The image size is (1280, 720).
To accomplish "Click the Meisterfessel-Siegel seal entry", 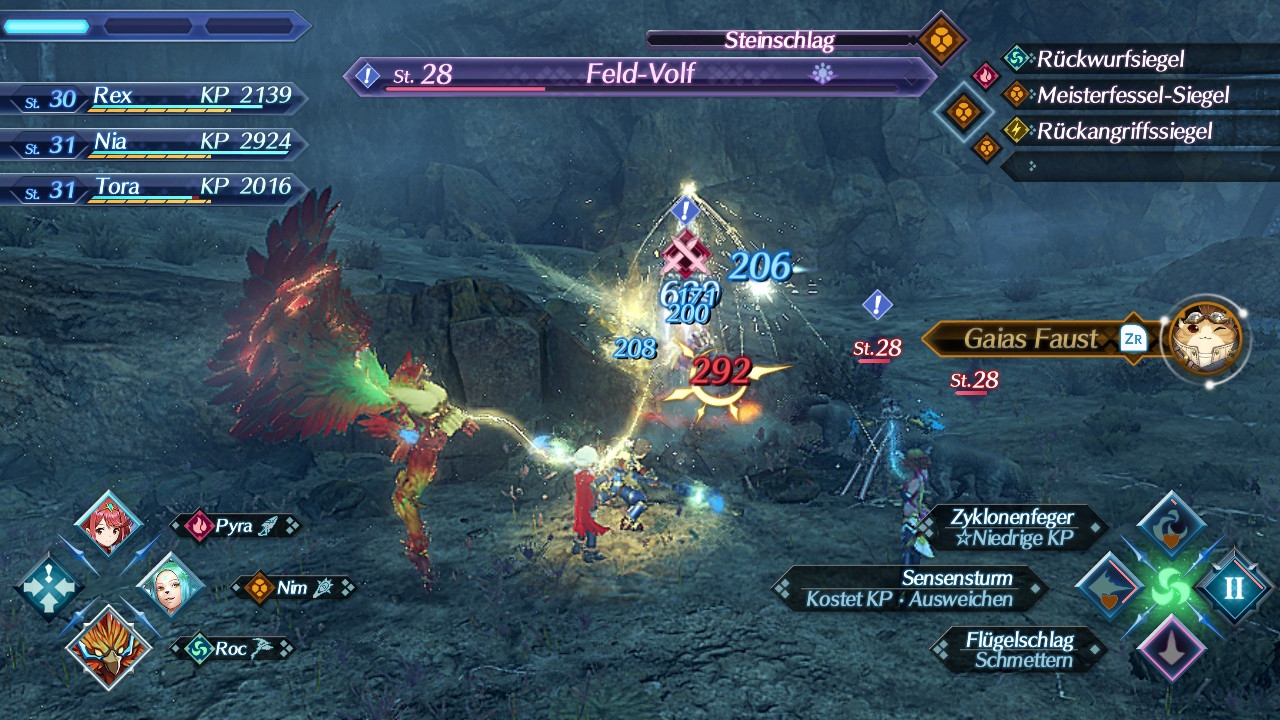I will [x=1118, y=95].
